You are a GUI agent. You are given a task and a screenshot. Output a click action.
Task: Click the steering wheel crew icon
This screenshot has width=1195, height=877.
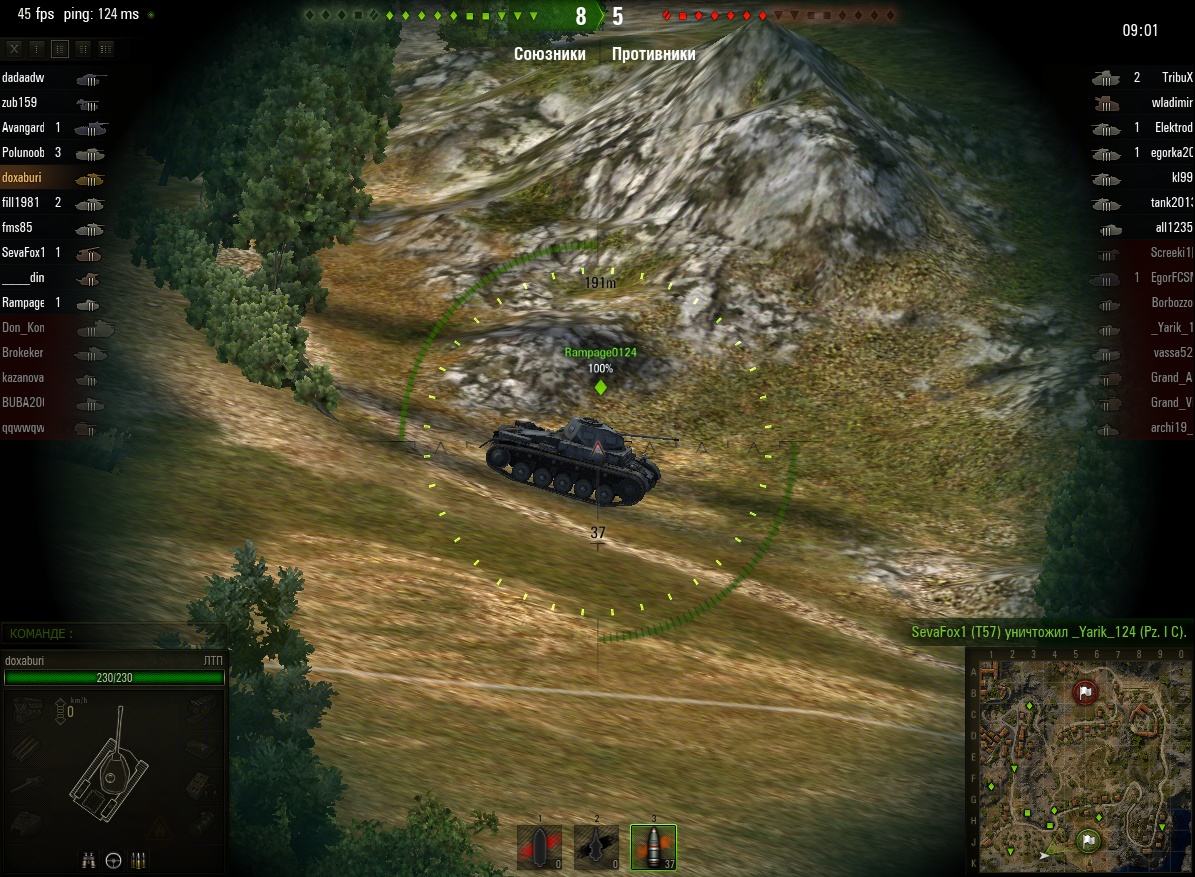pos(113,859)
